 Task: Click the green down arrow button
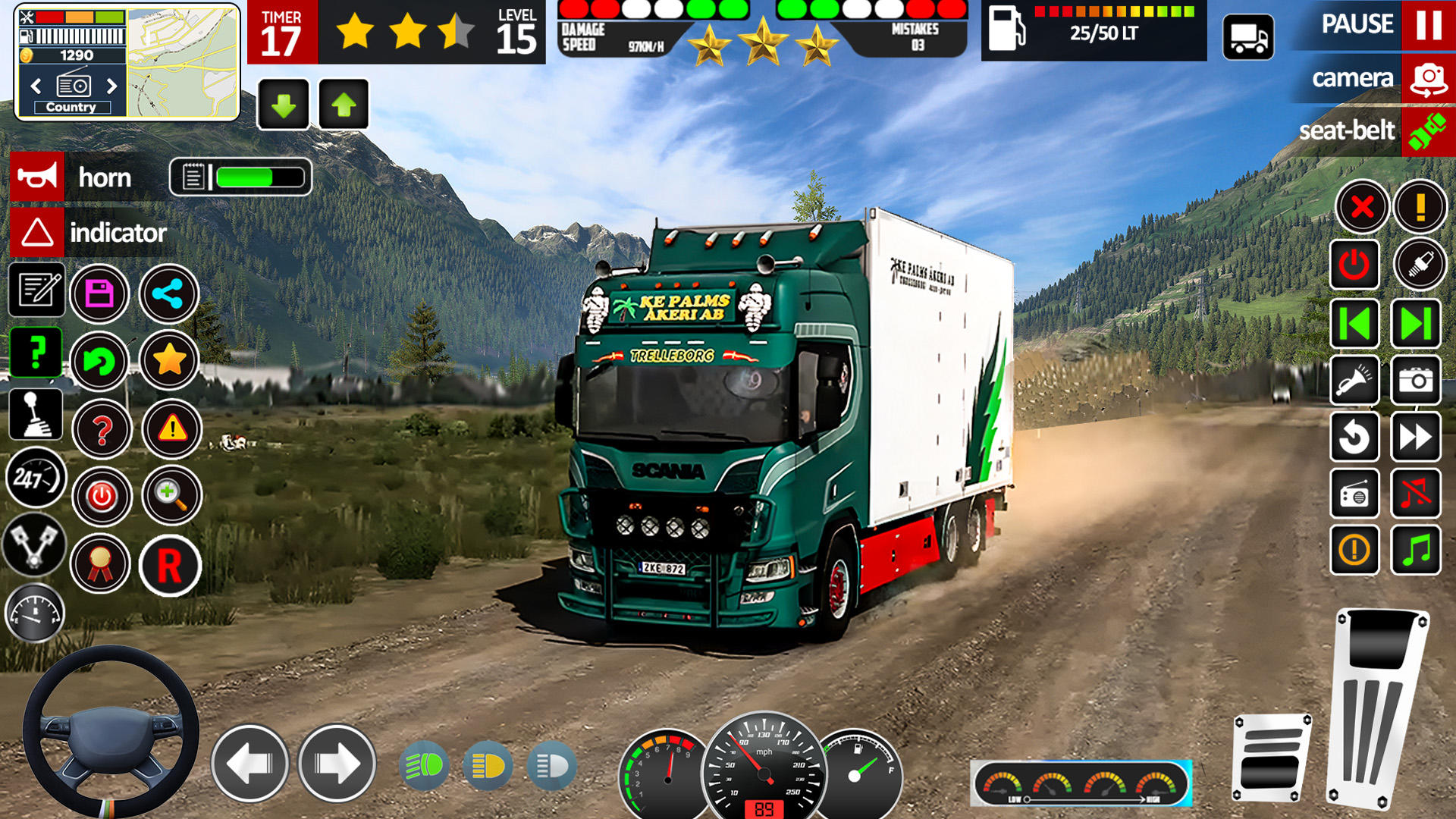(284, 105)
